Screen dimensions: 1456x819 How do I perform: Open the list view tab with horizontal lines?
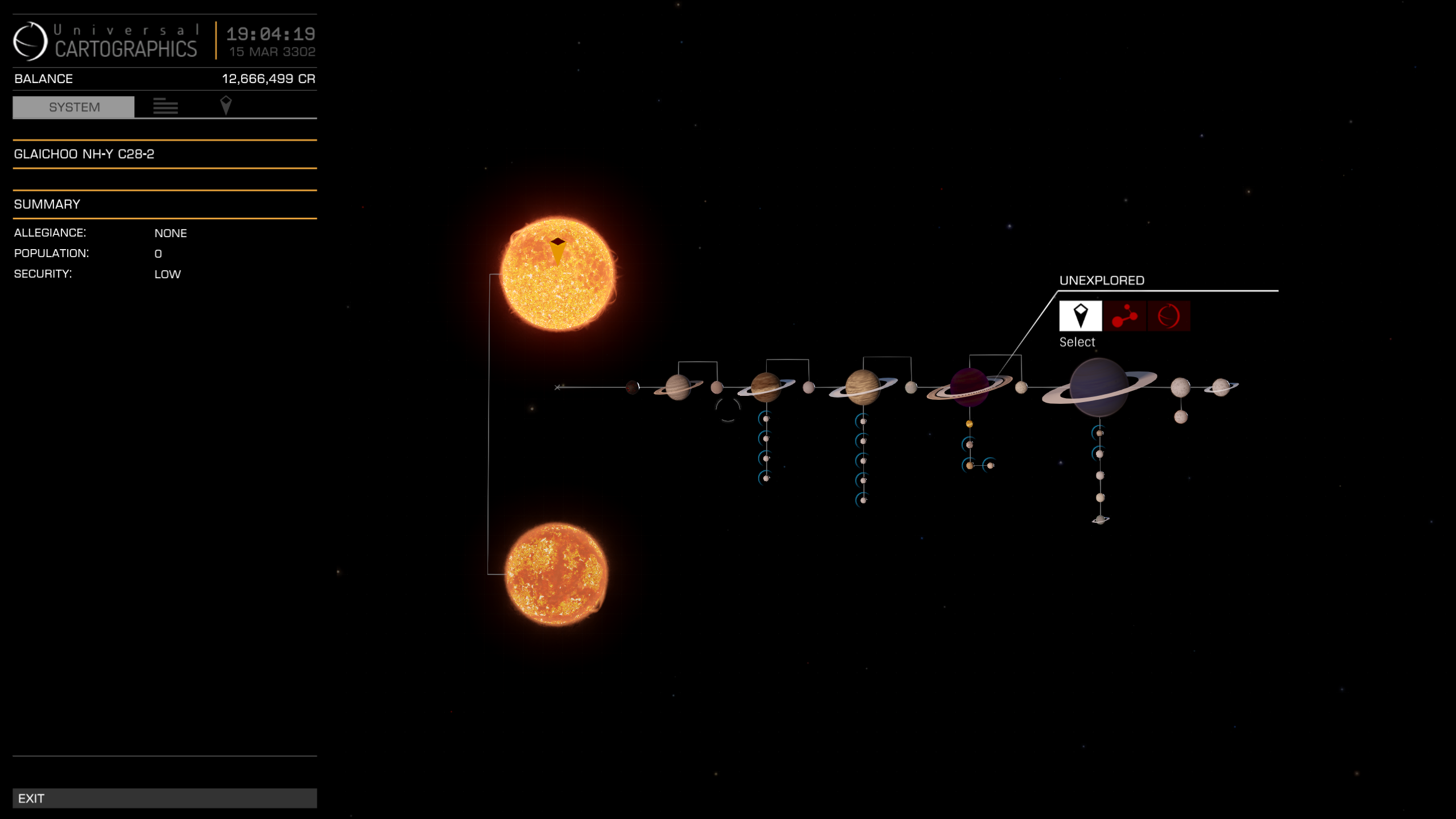point(166,106)
